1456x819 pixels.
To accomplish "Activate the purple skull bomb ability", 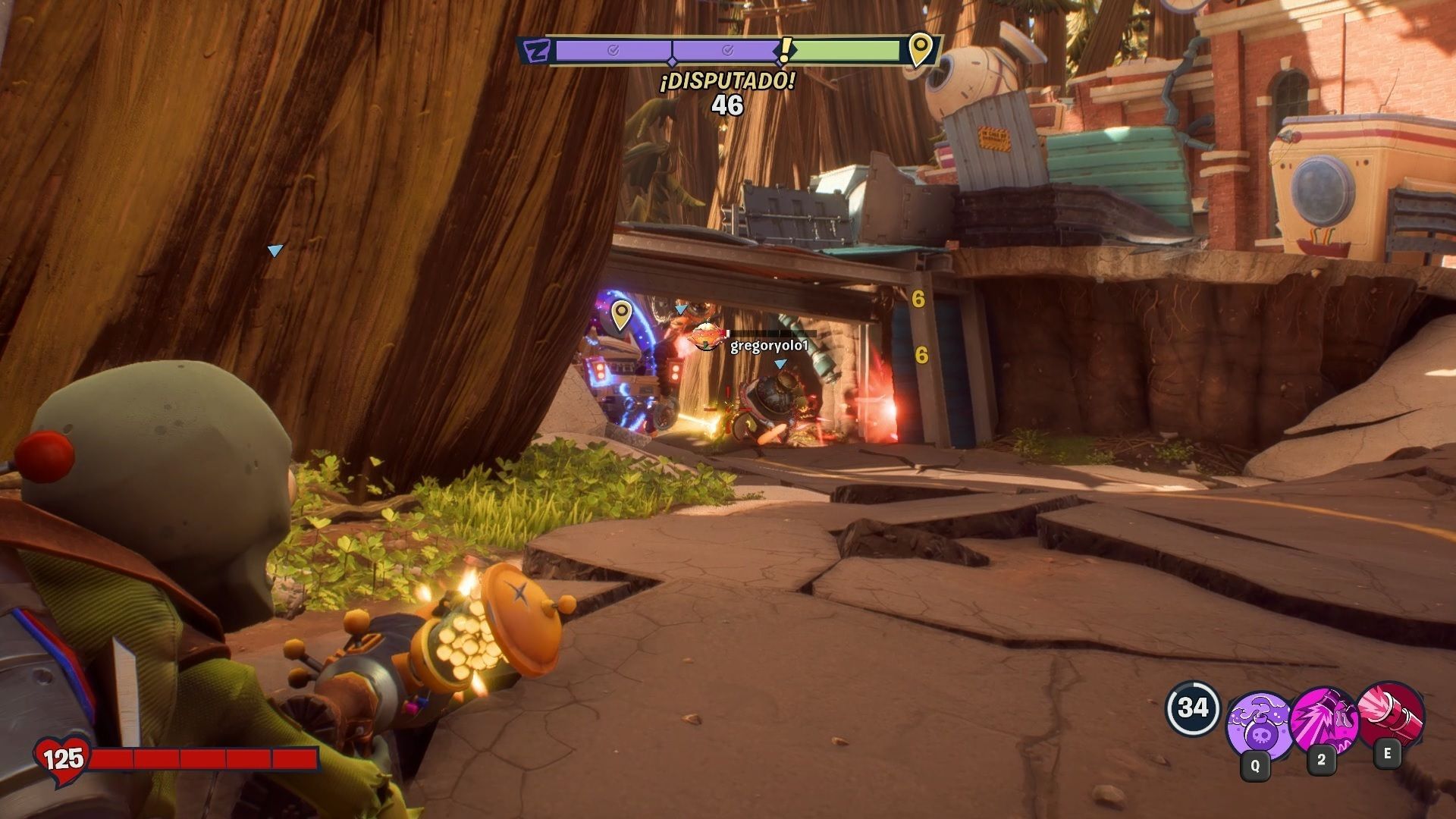I will coord(1259,724).
